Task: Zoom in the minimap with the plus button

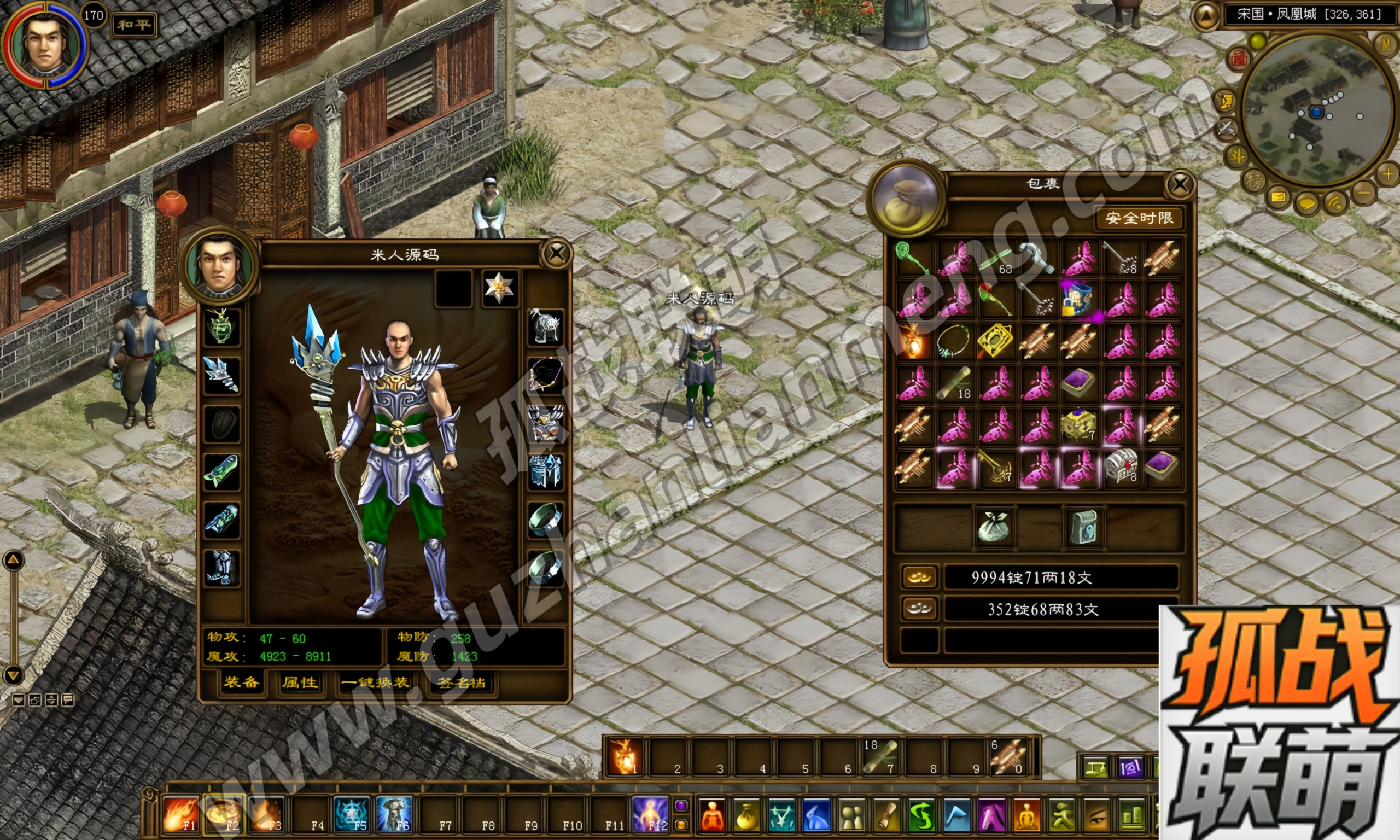Action: 1387,173
